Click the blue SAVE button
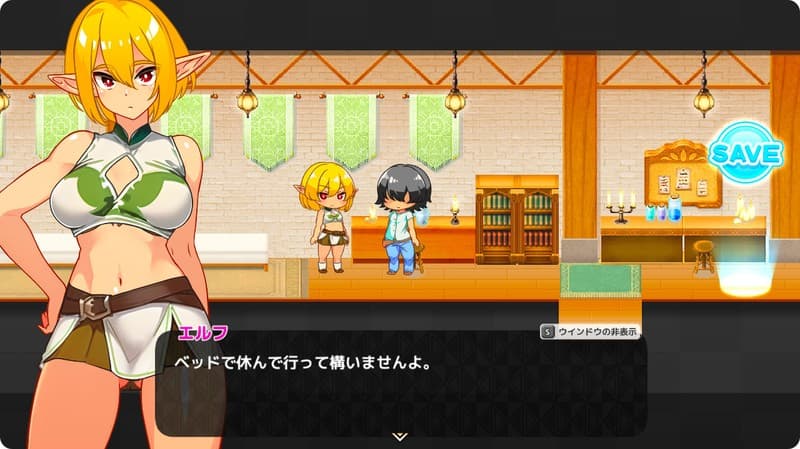The width and height of the screenshot is (800, 449). [x=745, y=153]
